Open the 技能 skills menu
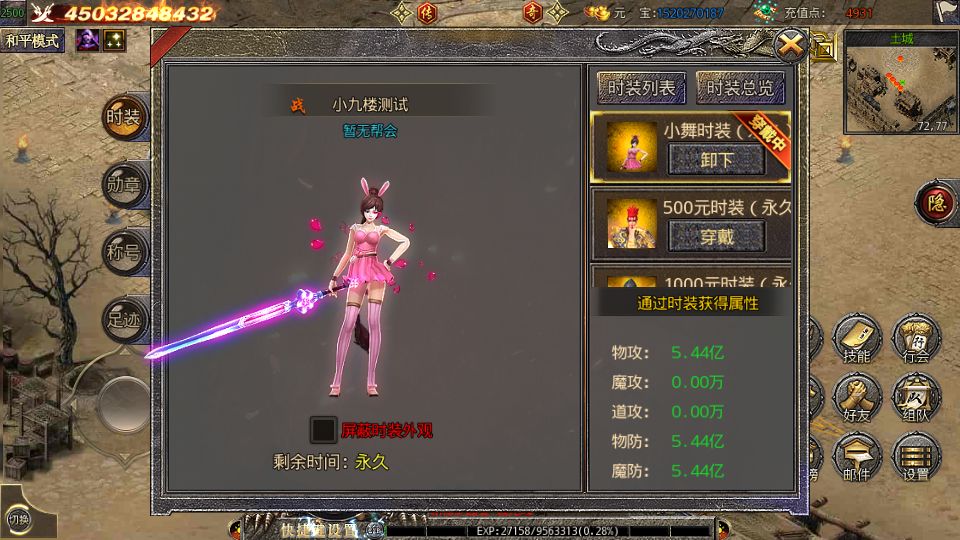 tap(857, 338)
